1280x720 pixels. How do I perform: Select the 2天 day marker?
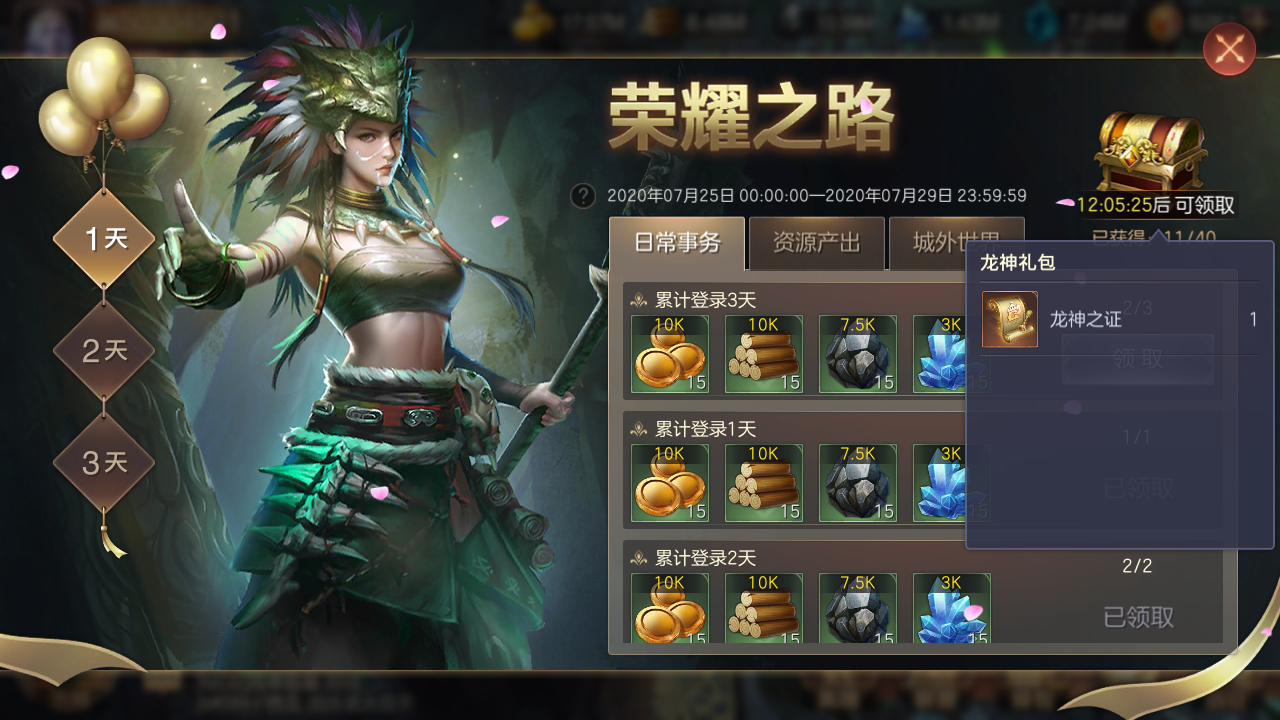(x=104, y=351)
